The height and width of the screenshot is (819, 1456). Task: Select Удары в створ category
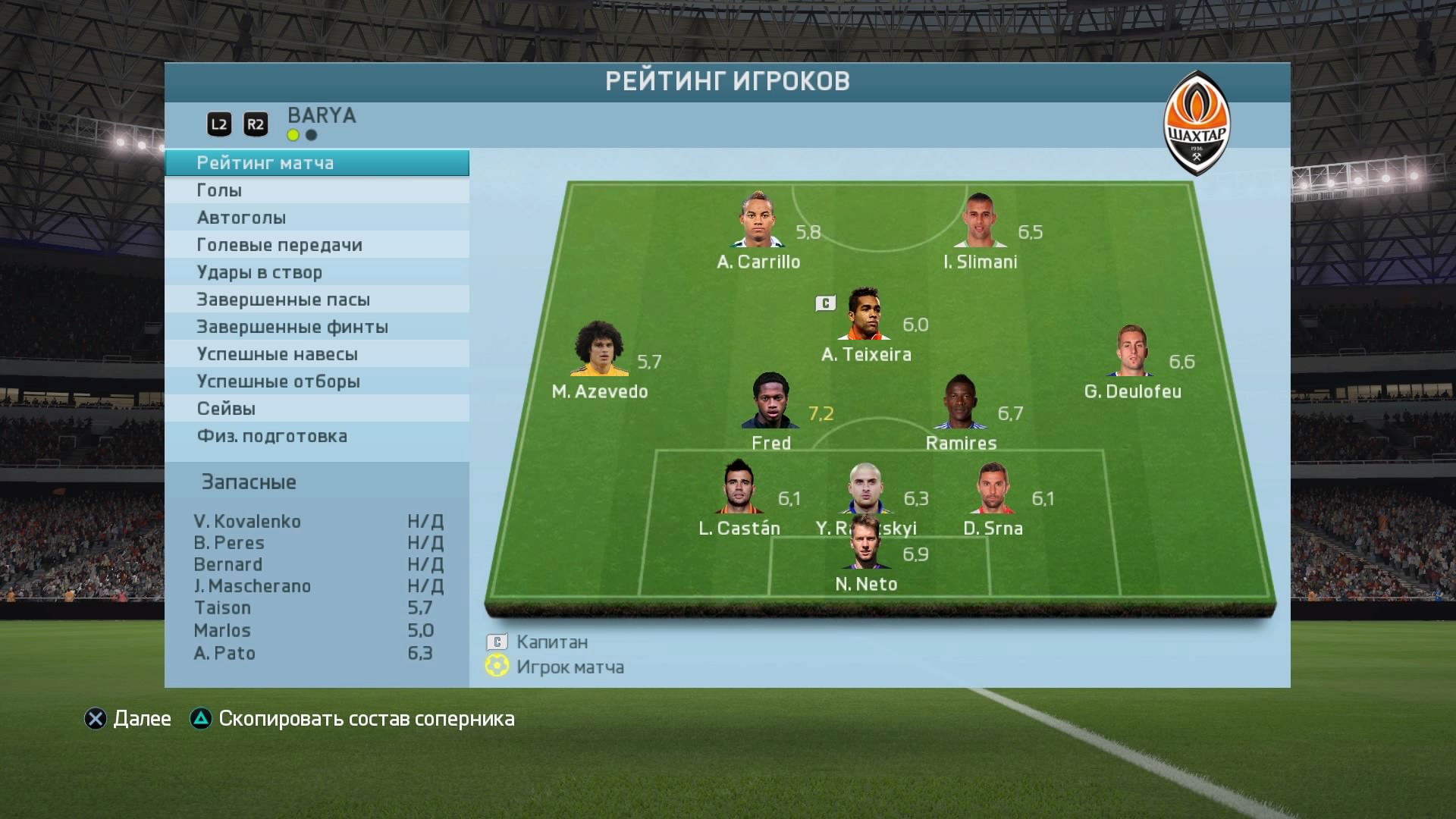pyautogui.click(x=317, y=272)
